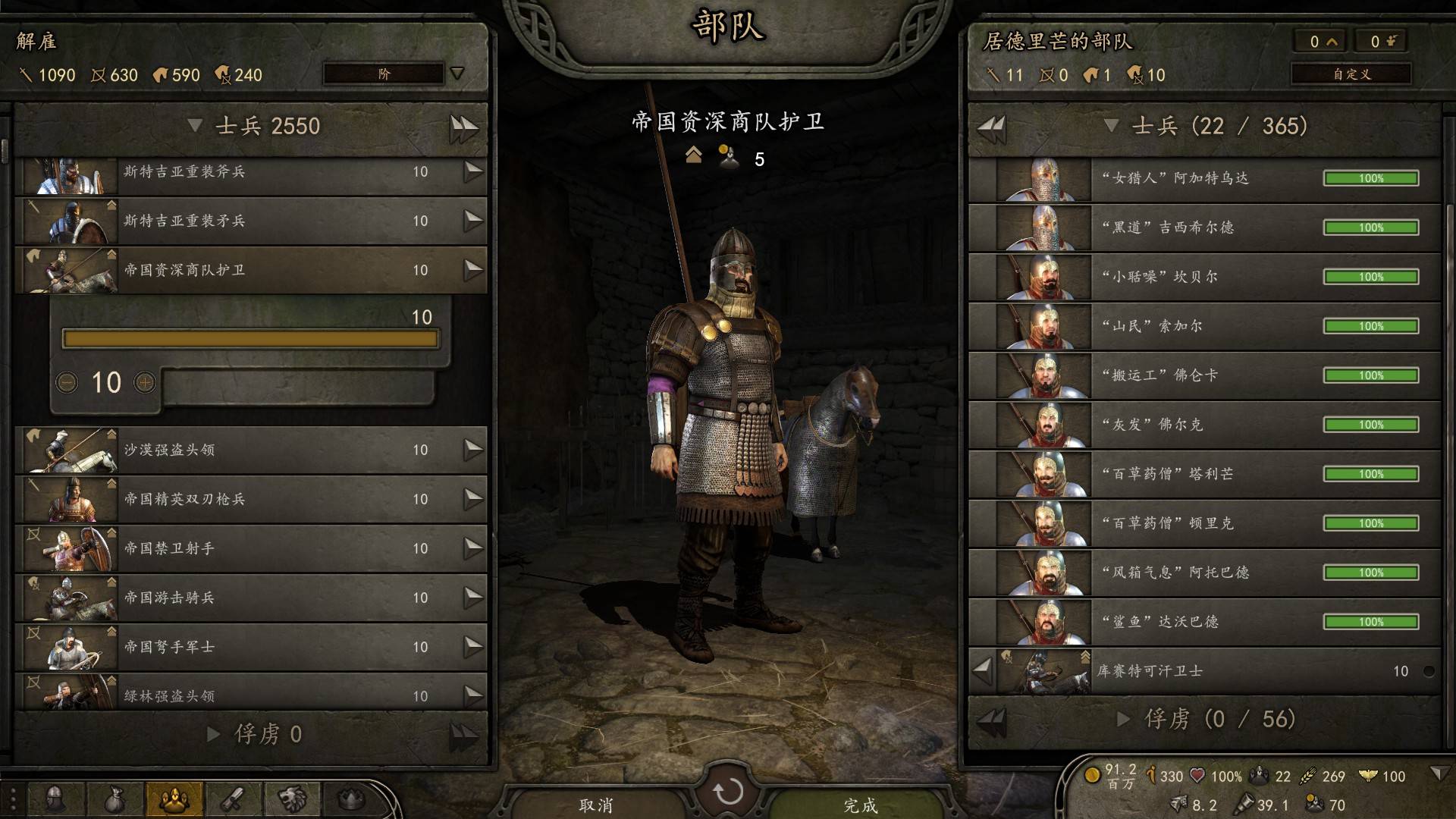Increase troop count with plus stepper
This screenshot has height=819, width=1456.
[145, 382]
